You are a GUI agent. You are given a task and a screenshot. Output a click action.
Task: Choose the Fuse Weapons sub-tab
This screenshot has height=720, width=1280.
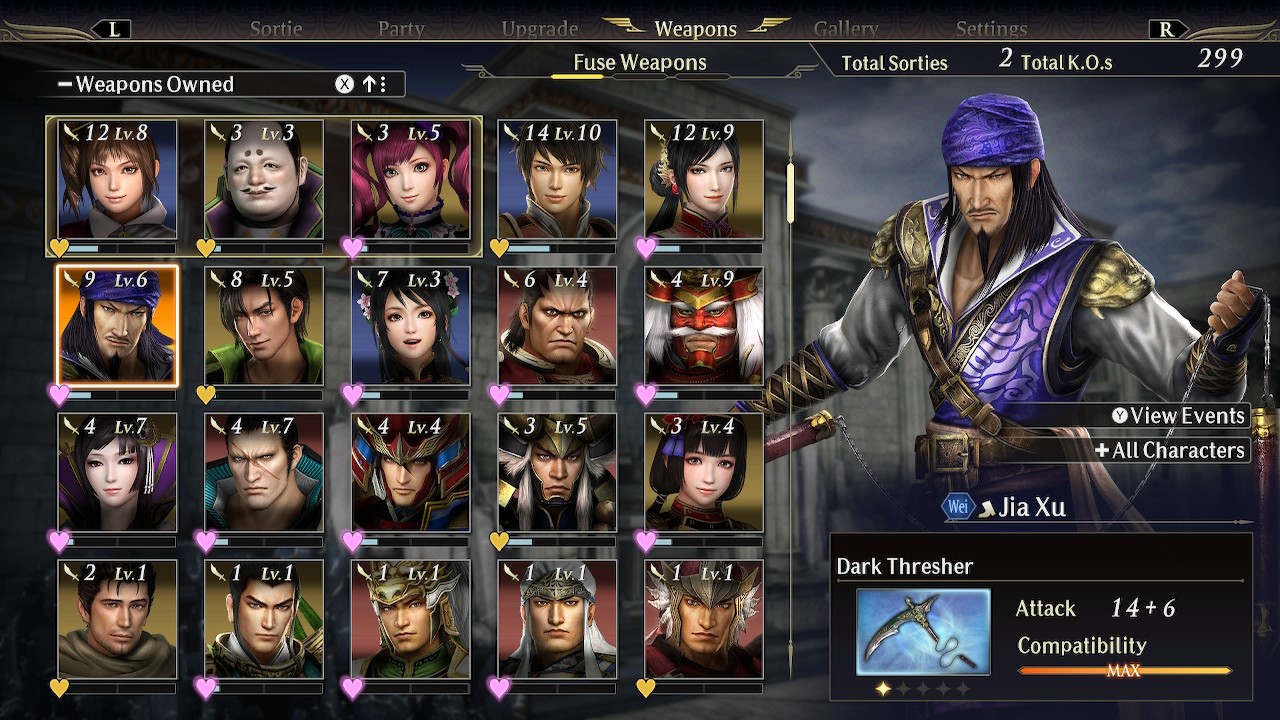click(640, 63)
